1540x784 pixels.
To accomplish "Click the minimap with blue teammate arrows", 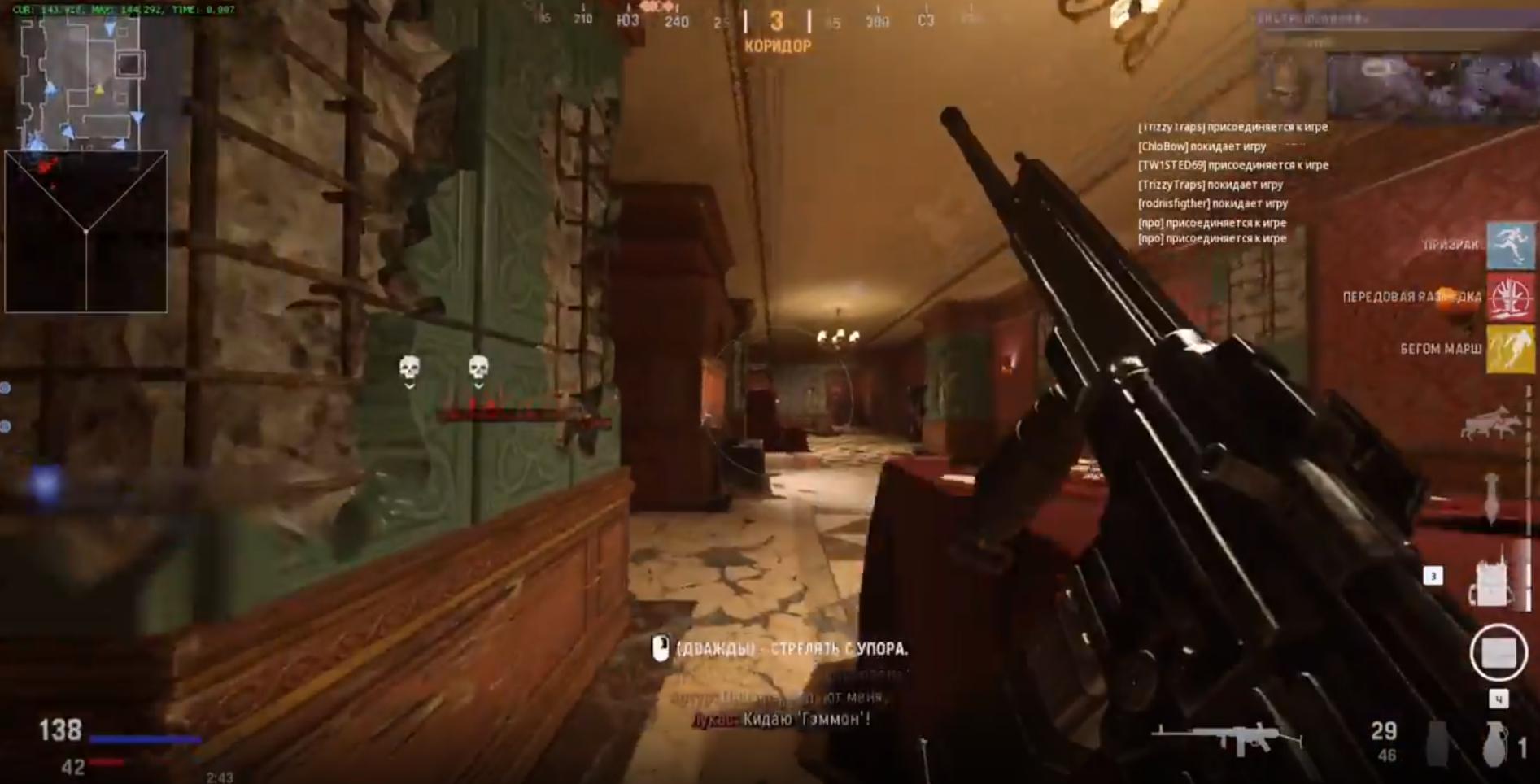I will coord(81,83).
